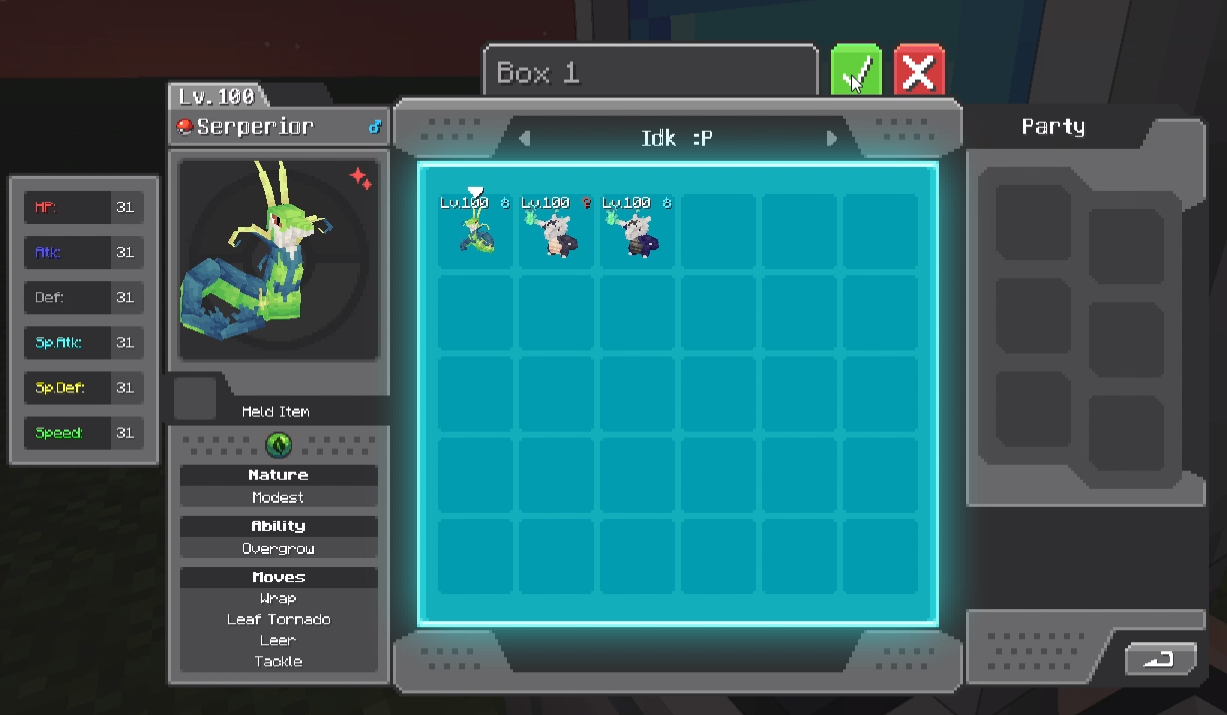Screen dimensions: 1227x715
Task: Select the female Alolan Marowak slot
Action: (556, 231)
